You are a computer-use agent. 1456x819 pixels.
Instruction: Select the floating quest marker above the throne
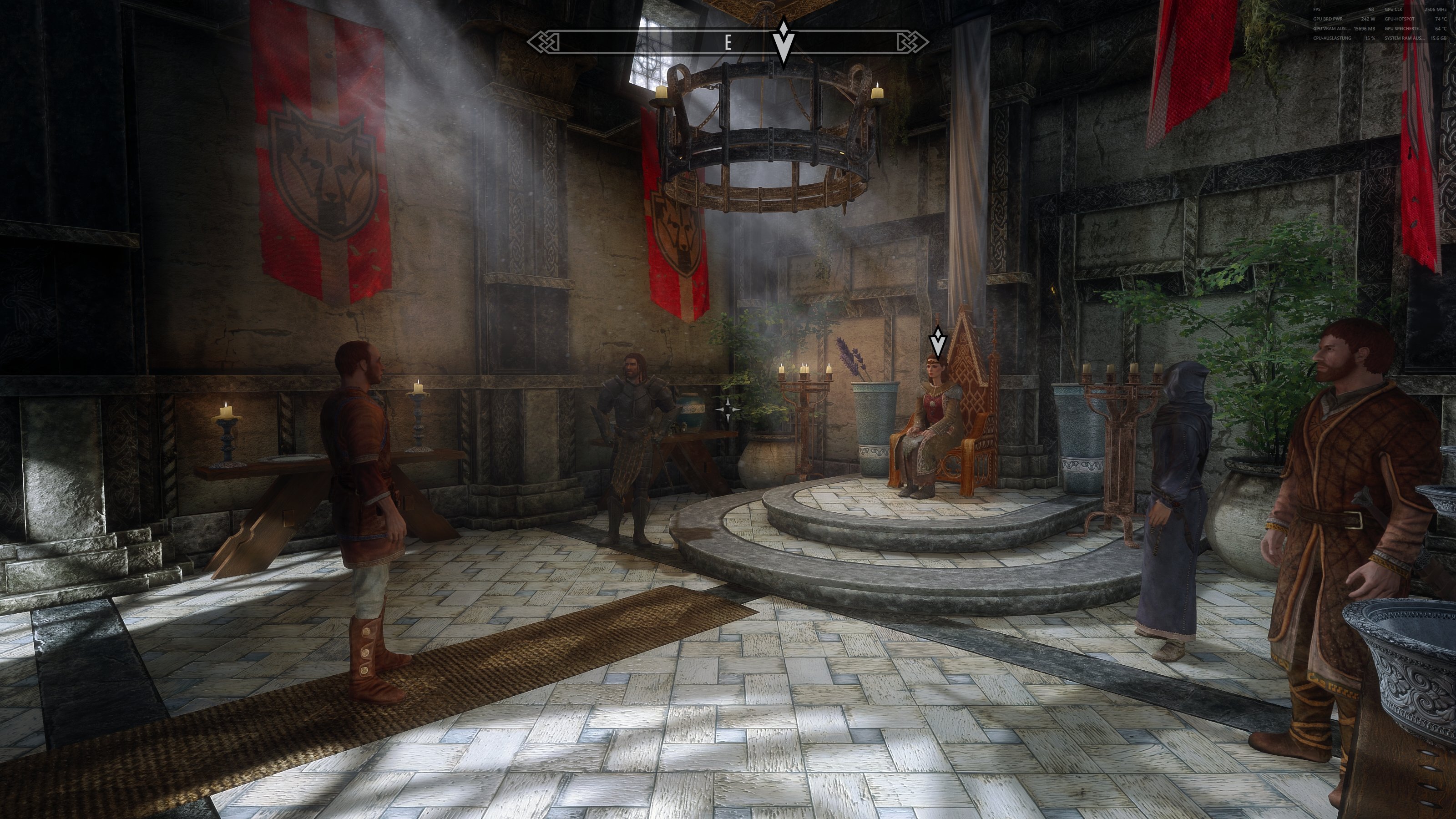point(938,342)
